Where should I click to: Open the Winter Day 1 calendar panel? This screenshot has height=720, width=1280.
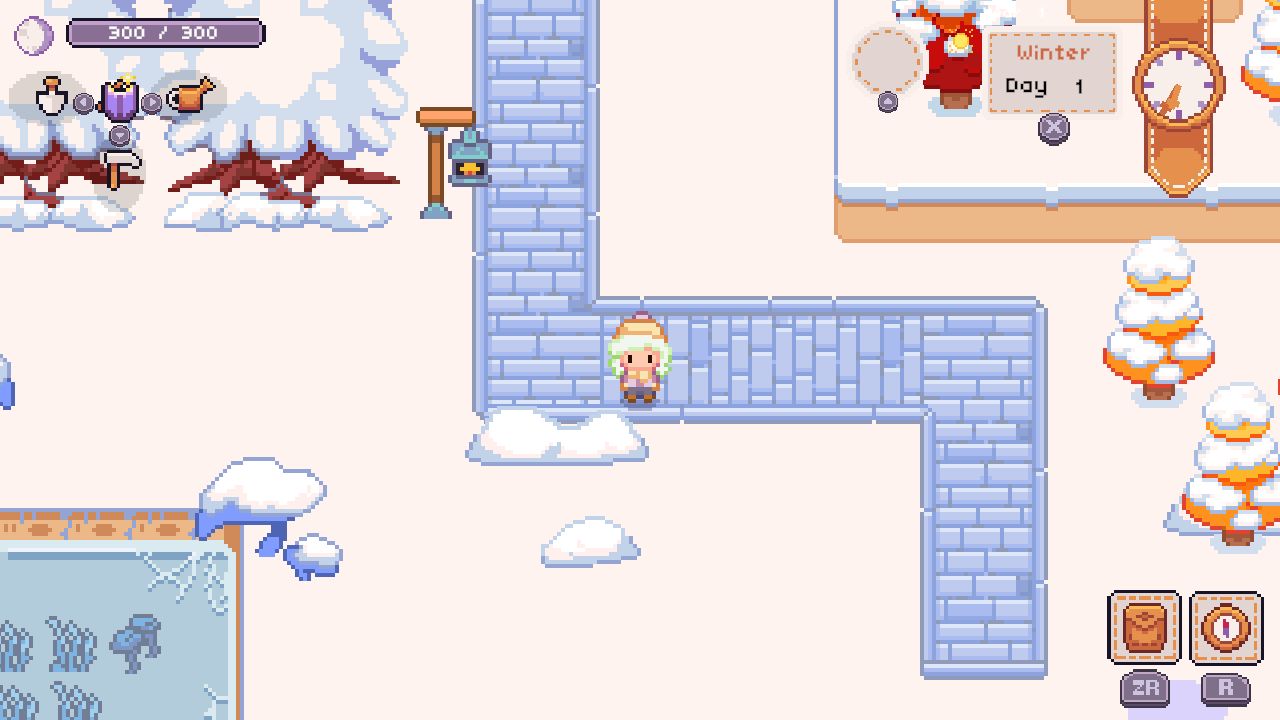[x=1052, y=70]
